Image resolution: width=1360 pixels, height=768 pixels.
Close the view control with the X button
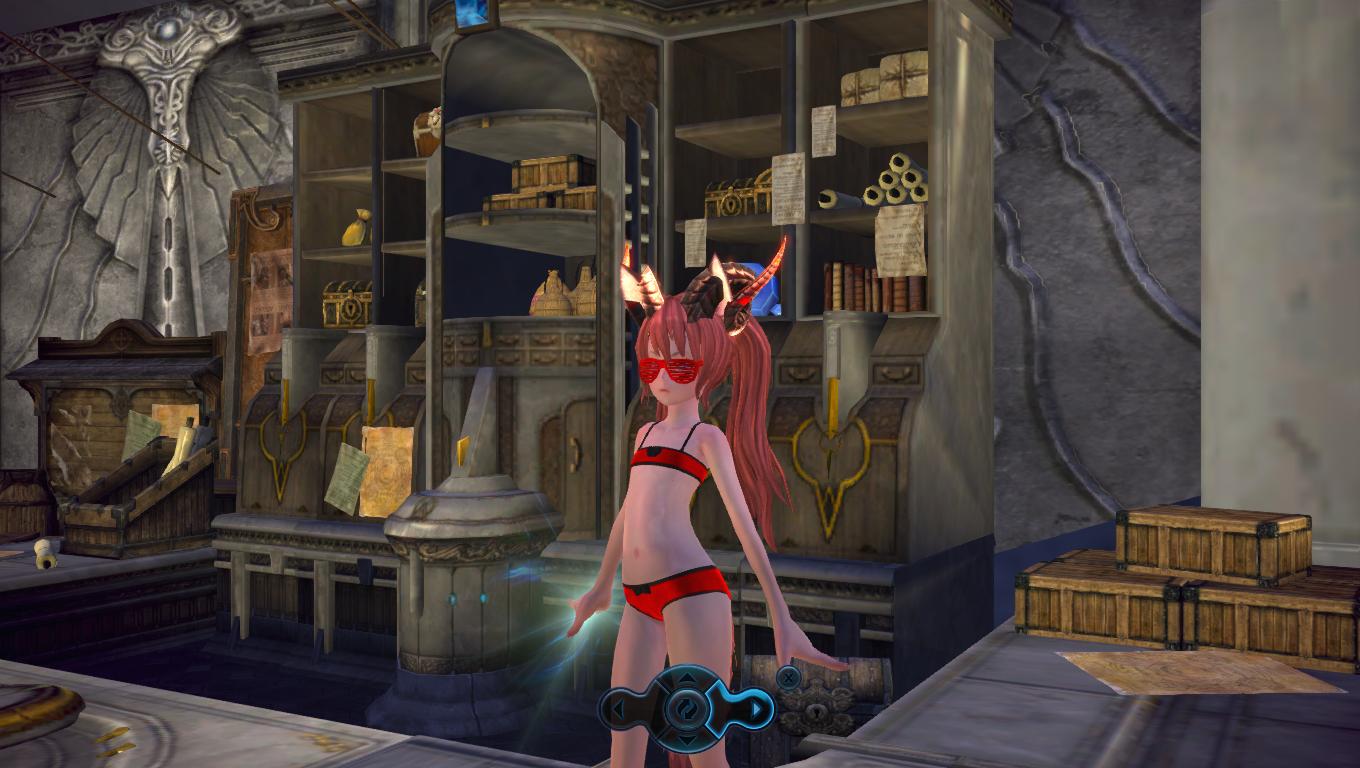[788, 677]
